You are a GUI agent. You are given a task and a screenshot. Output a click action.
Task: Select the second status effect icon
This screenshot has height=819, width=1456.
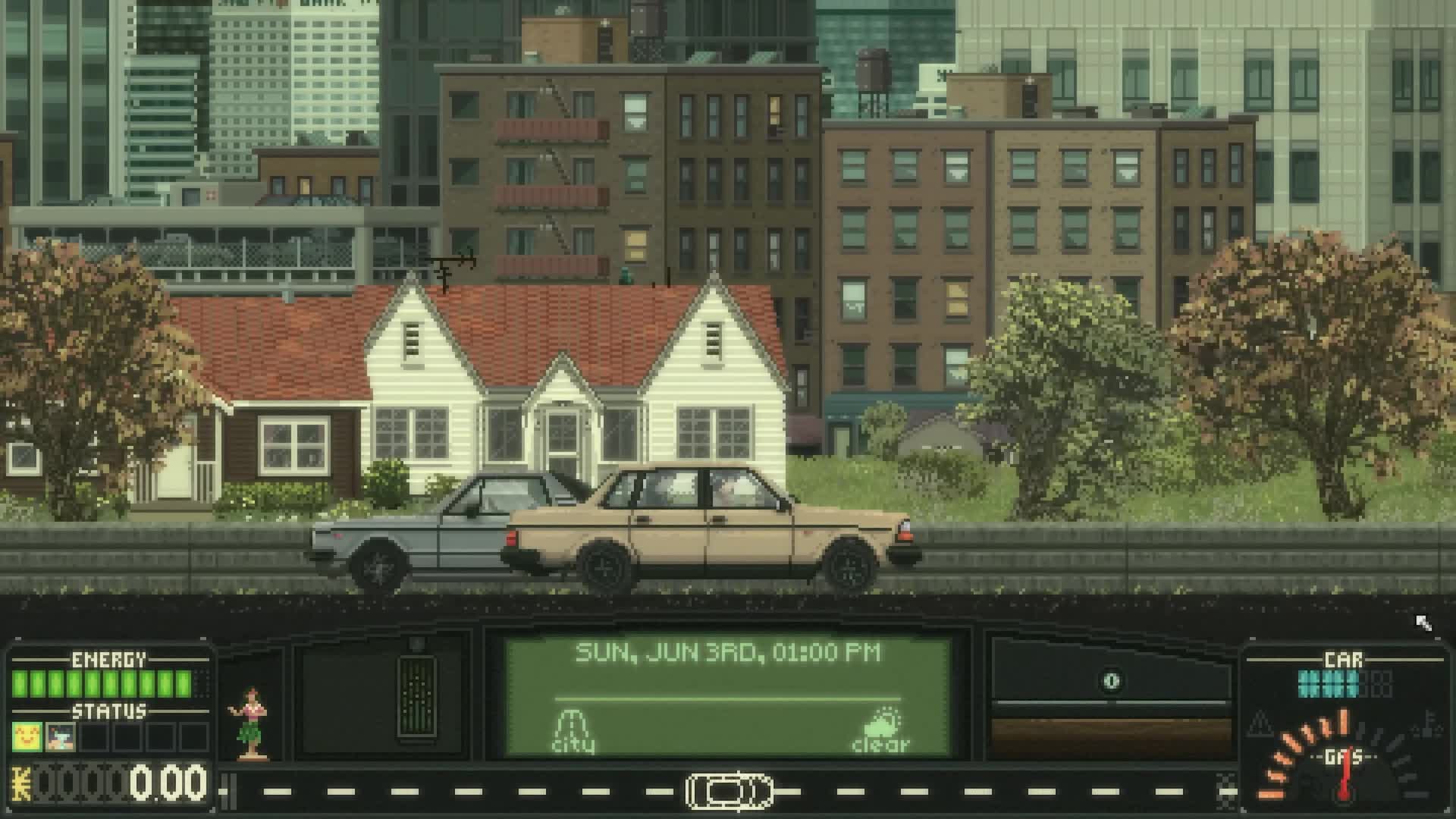pyautogui.click(x=60, y=738)
